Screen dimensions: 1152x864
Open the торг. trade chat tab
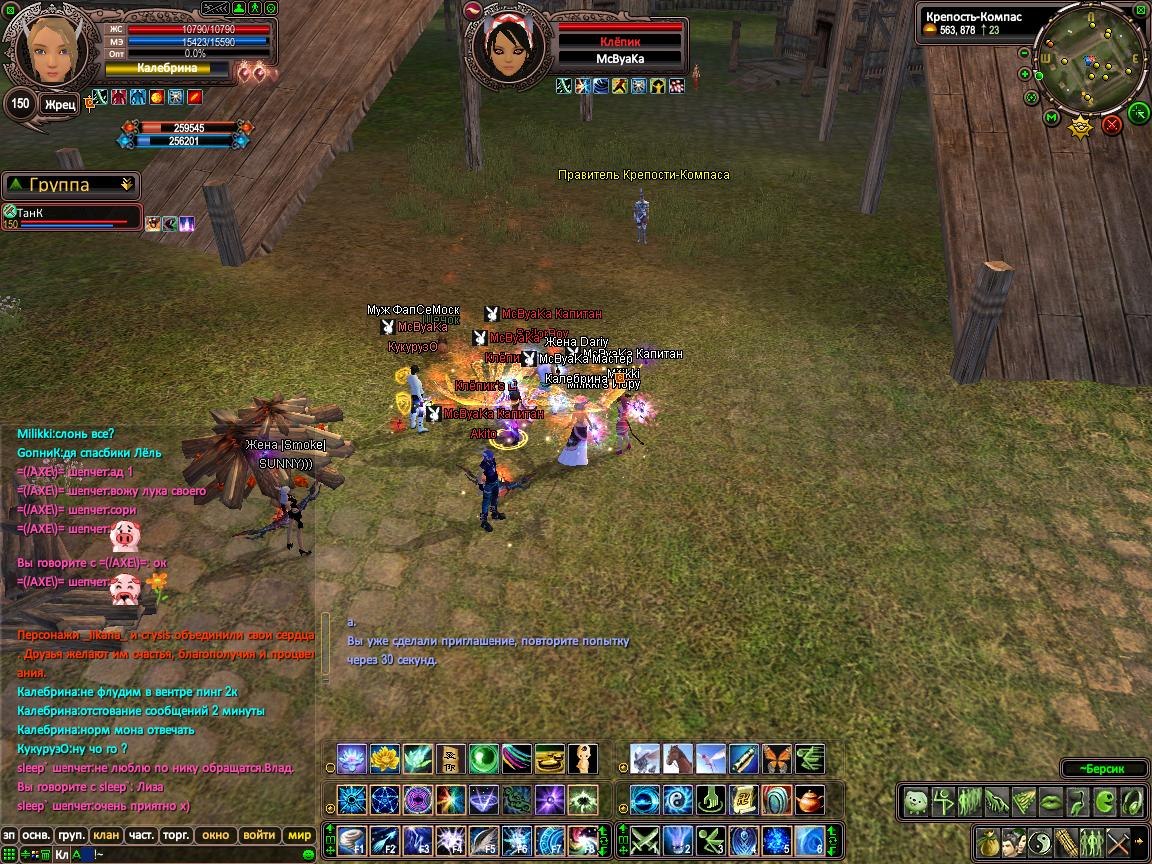pos(177,835)
